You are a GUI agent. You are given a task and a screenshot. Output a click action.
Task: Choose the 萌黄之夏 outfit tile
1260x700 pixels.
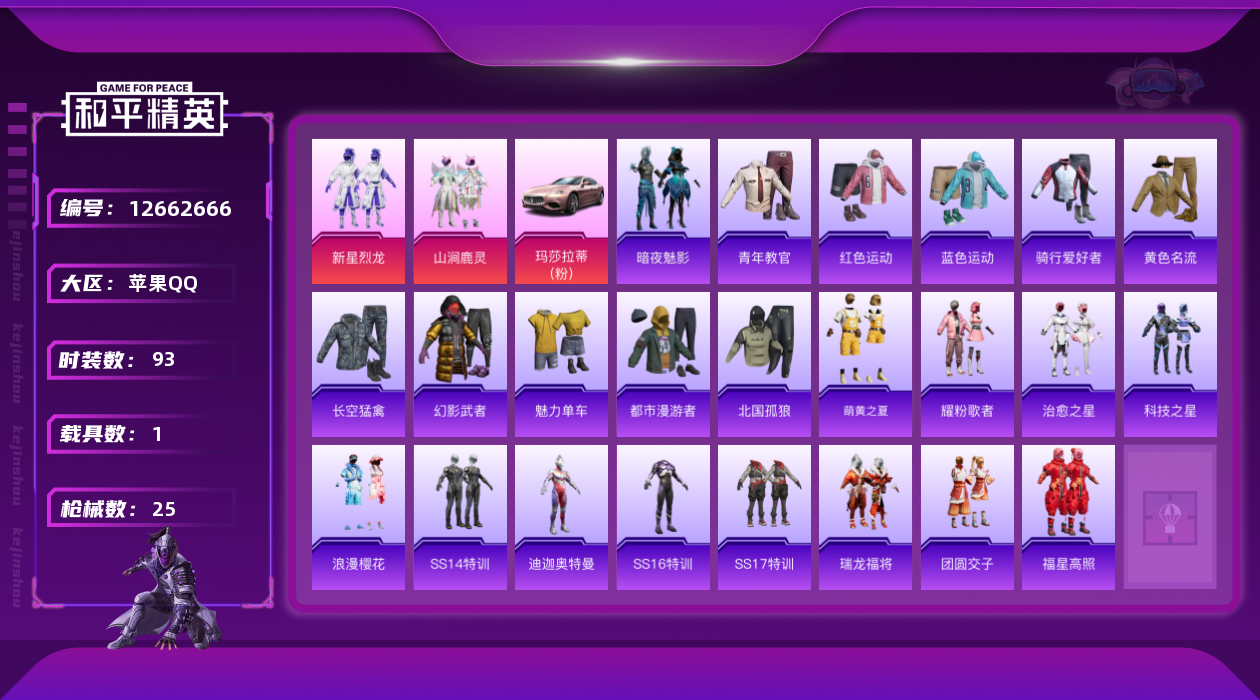pos(865,364)
